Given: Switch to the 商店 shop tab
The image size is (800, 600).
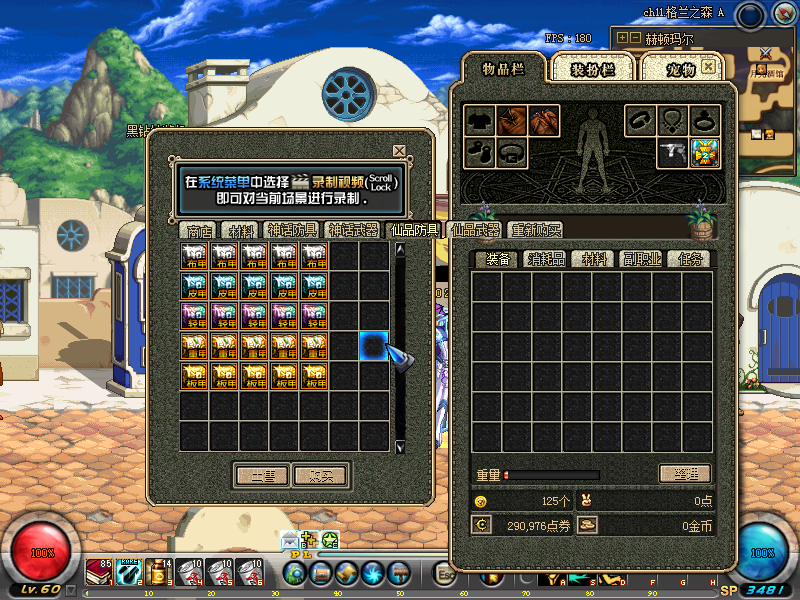Looking at the screenshot, I should coord(200,231).
